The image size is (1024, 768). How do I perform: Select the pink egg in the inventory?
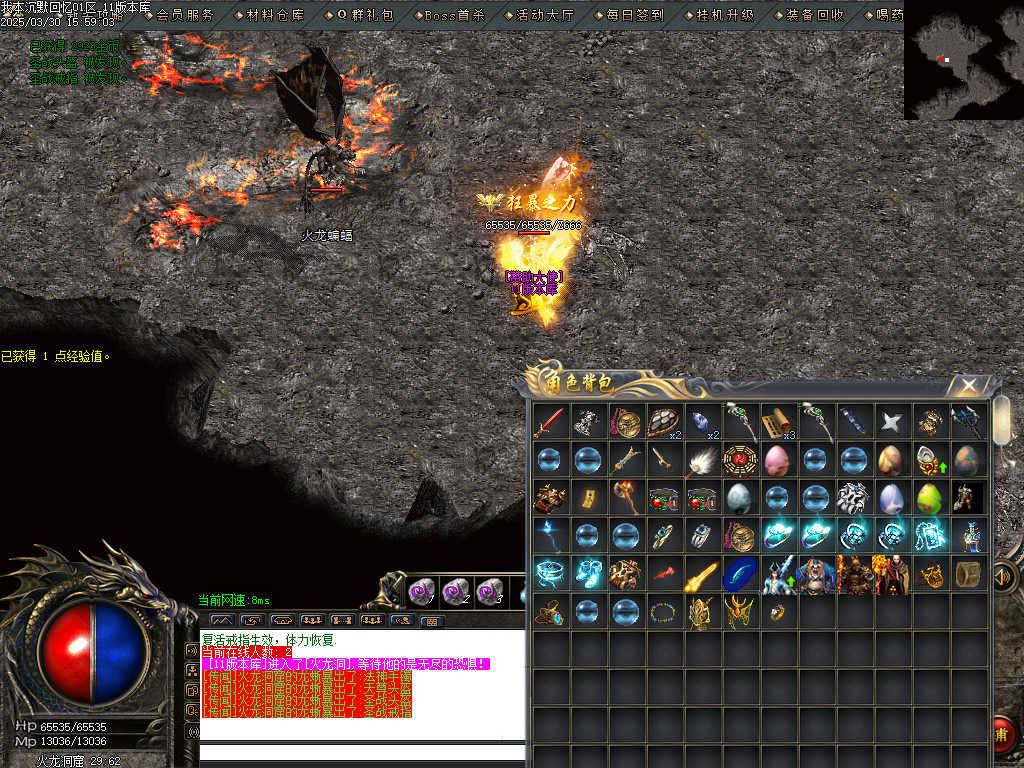778,461
